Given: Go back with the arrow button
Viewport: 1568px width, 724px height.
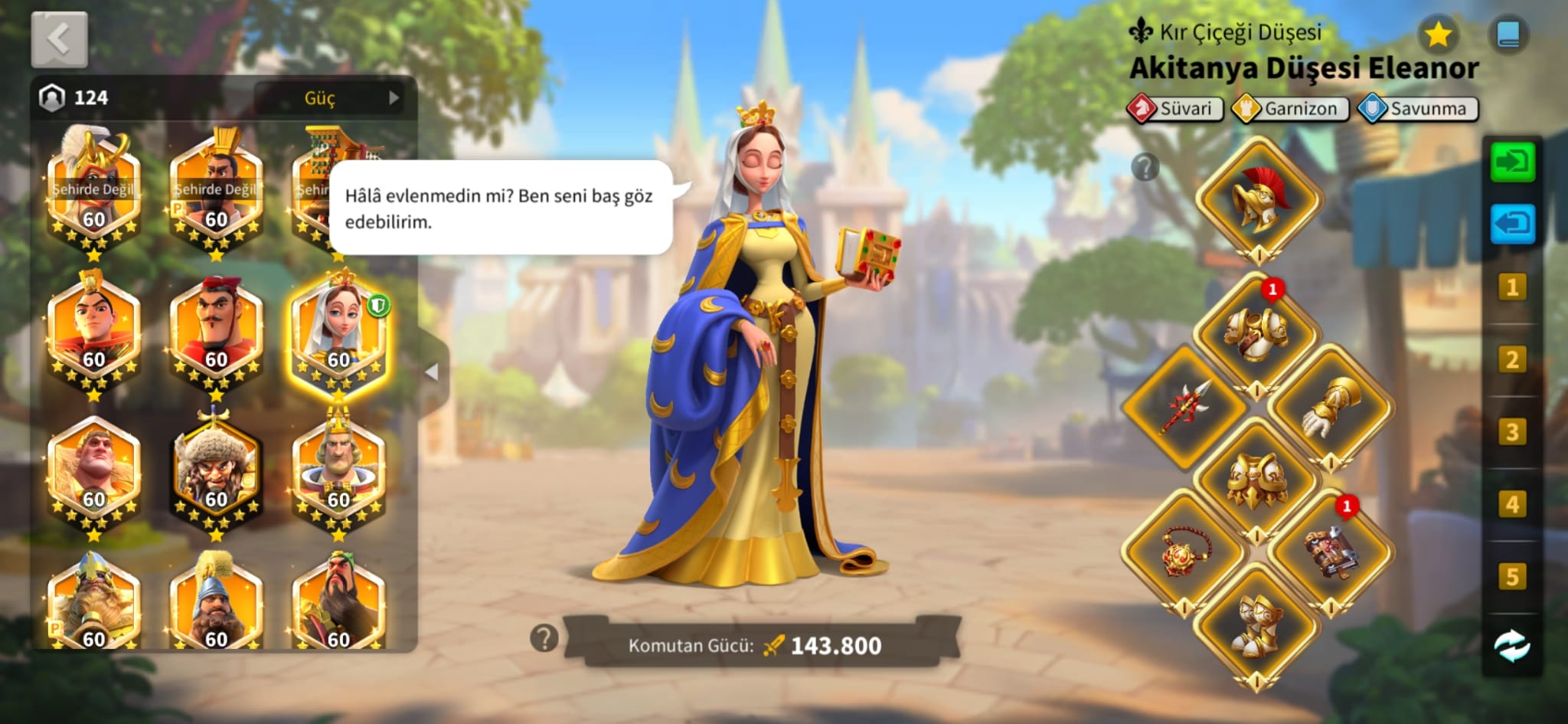Looking at the screenshot, I should pos(59,38).
